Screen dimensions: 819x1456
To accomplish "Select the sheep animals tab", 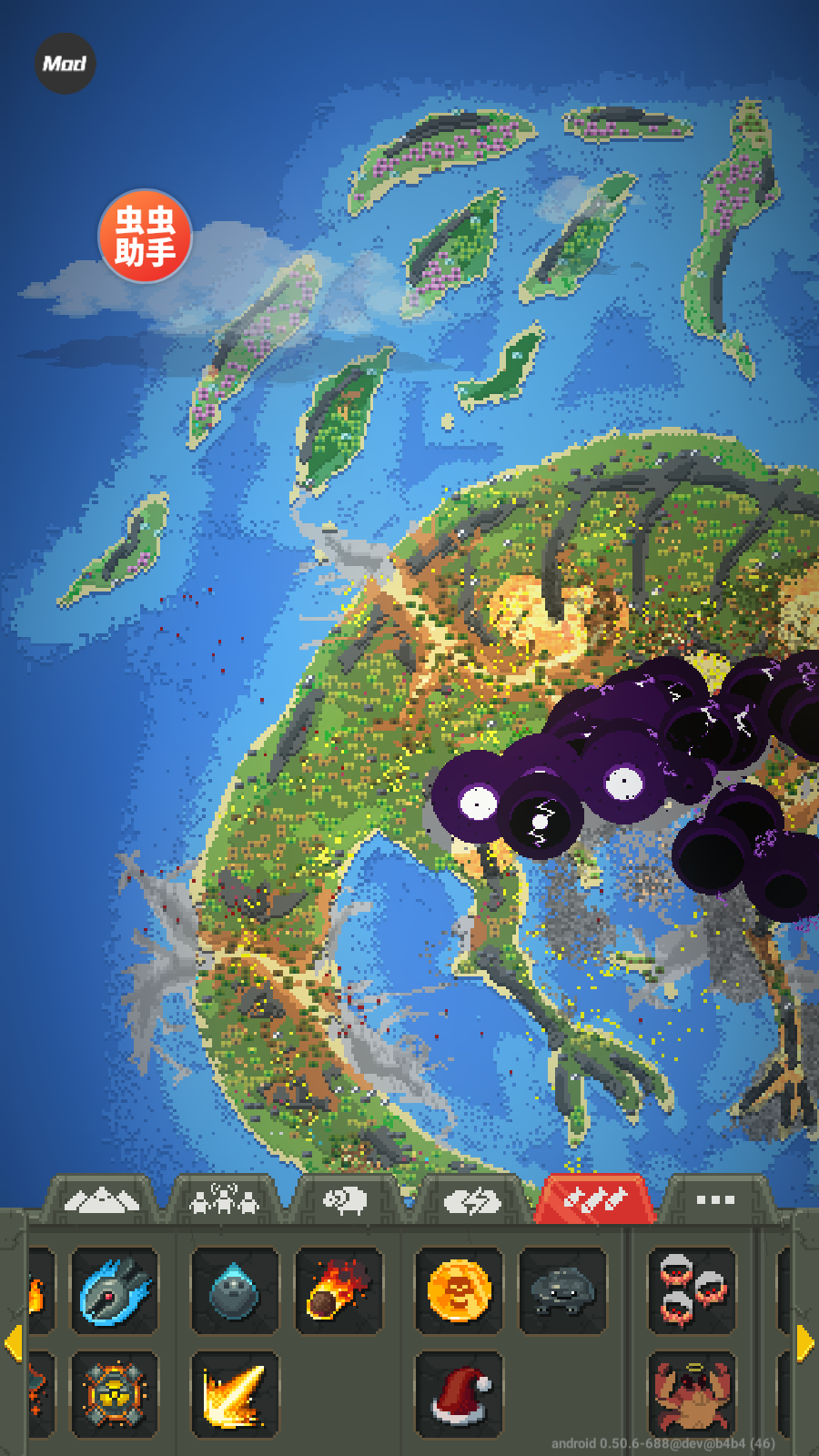I will 346,1201.
